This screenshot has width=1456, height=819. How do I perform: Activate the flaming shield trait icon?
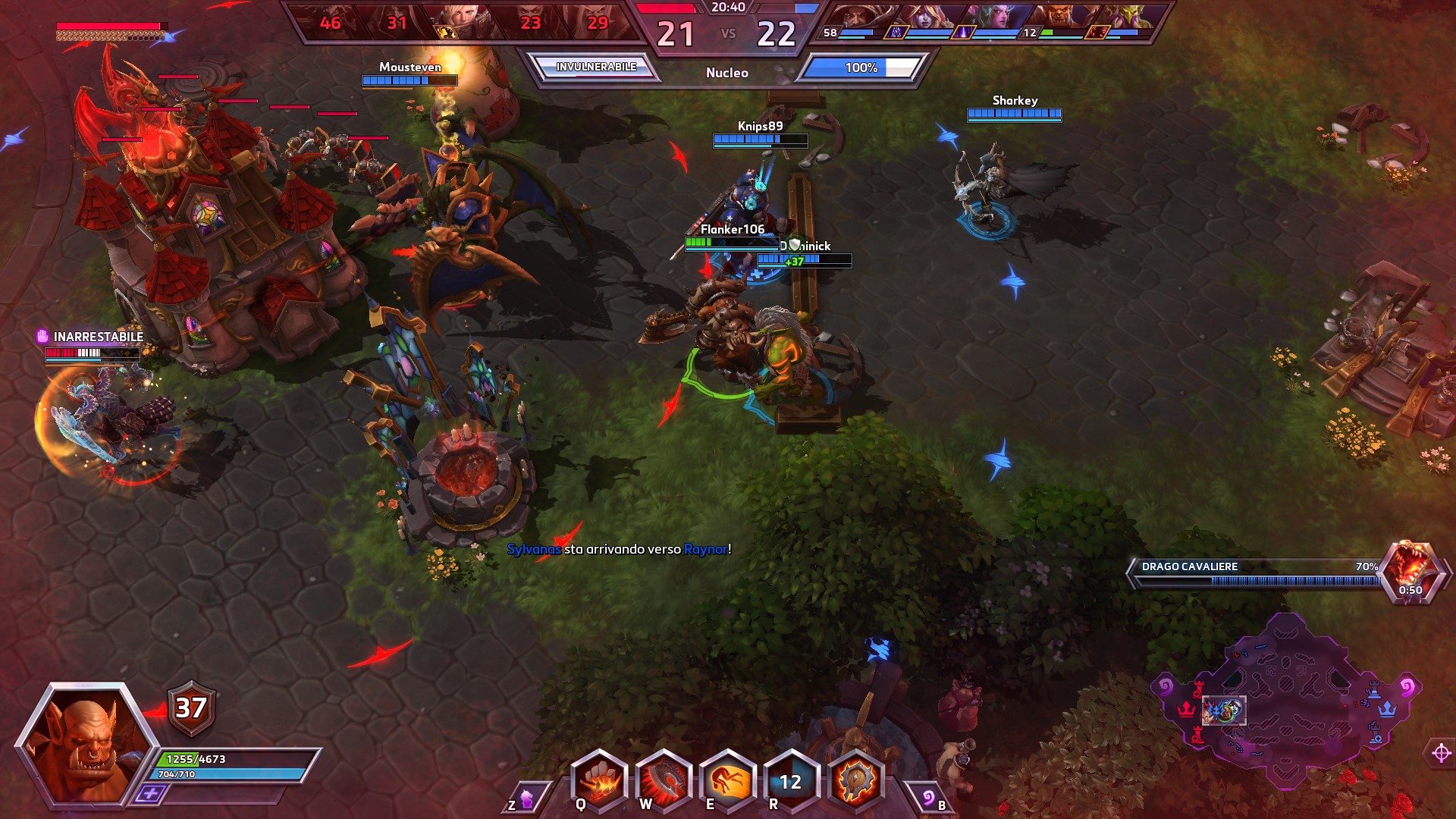(x=855, y=781)
